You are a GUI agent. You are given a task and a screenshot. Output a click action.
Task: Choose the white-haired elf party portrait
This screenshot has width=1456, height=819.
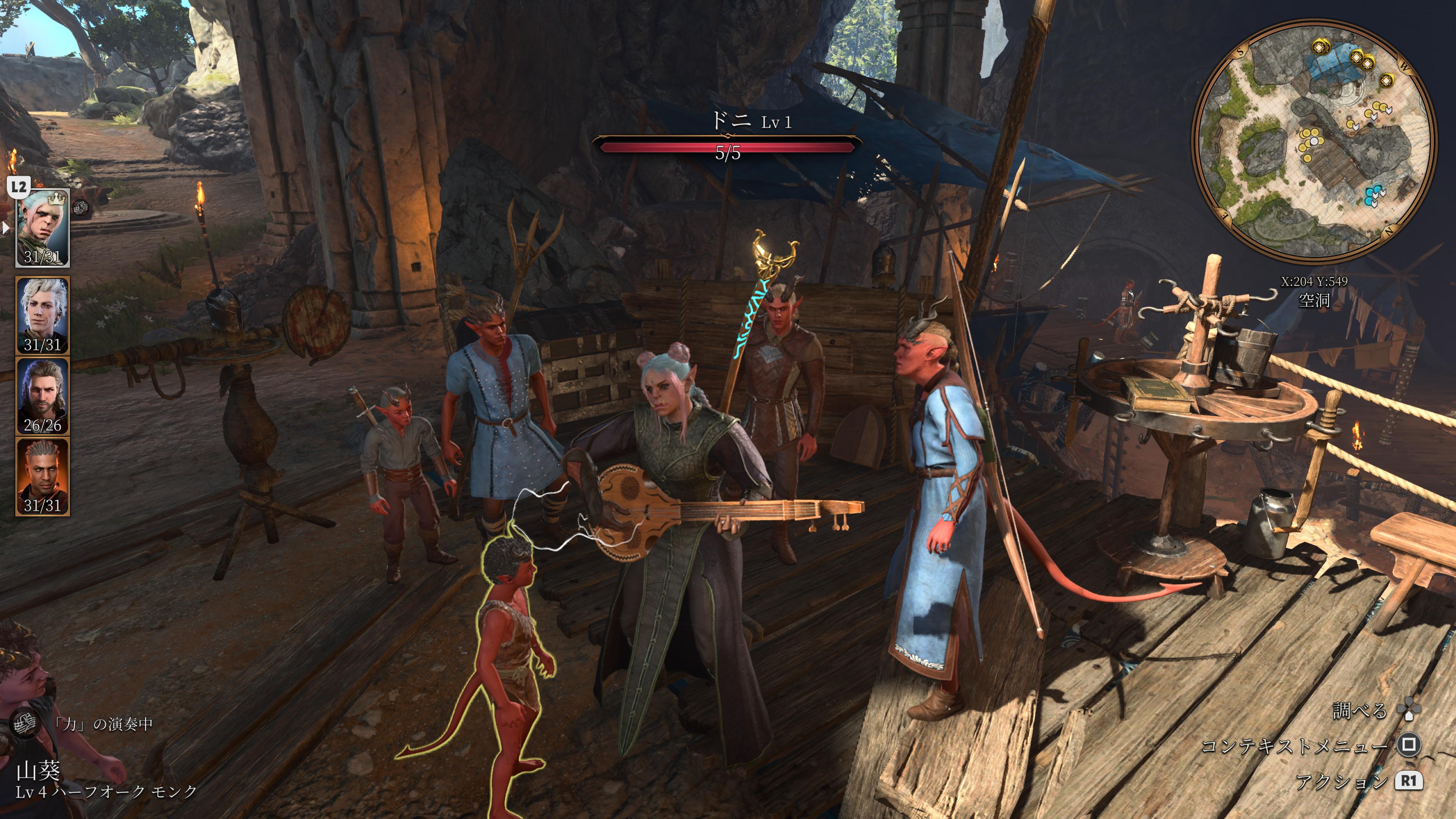(x=42, y=315)
